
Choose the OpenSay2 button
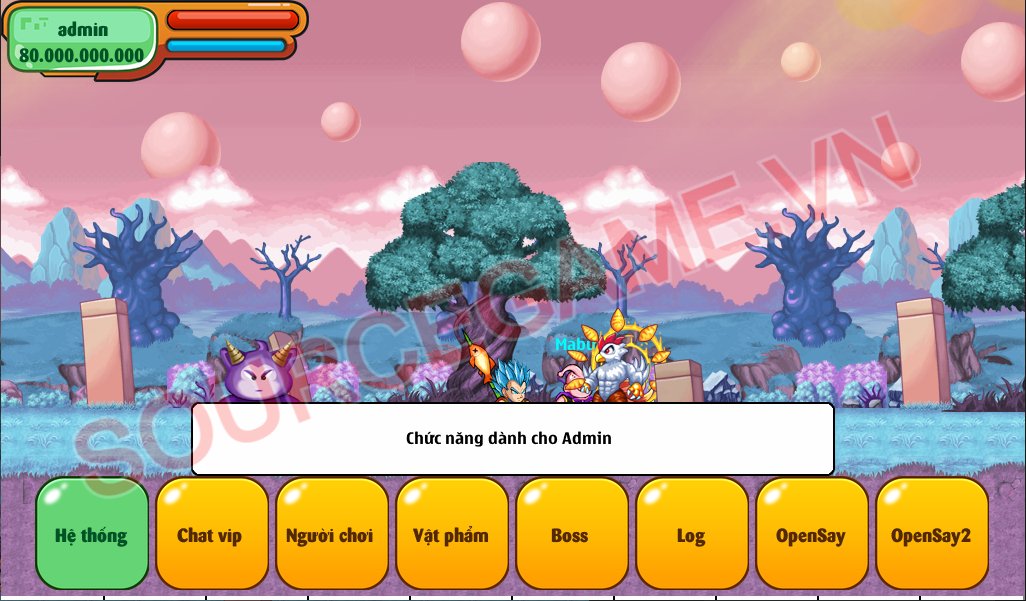[x=931, y=534]
